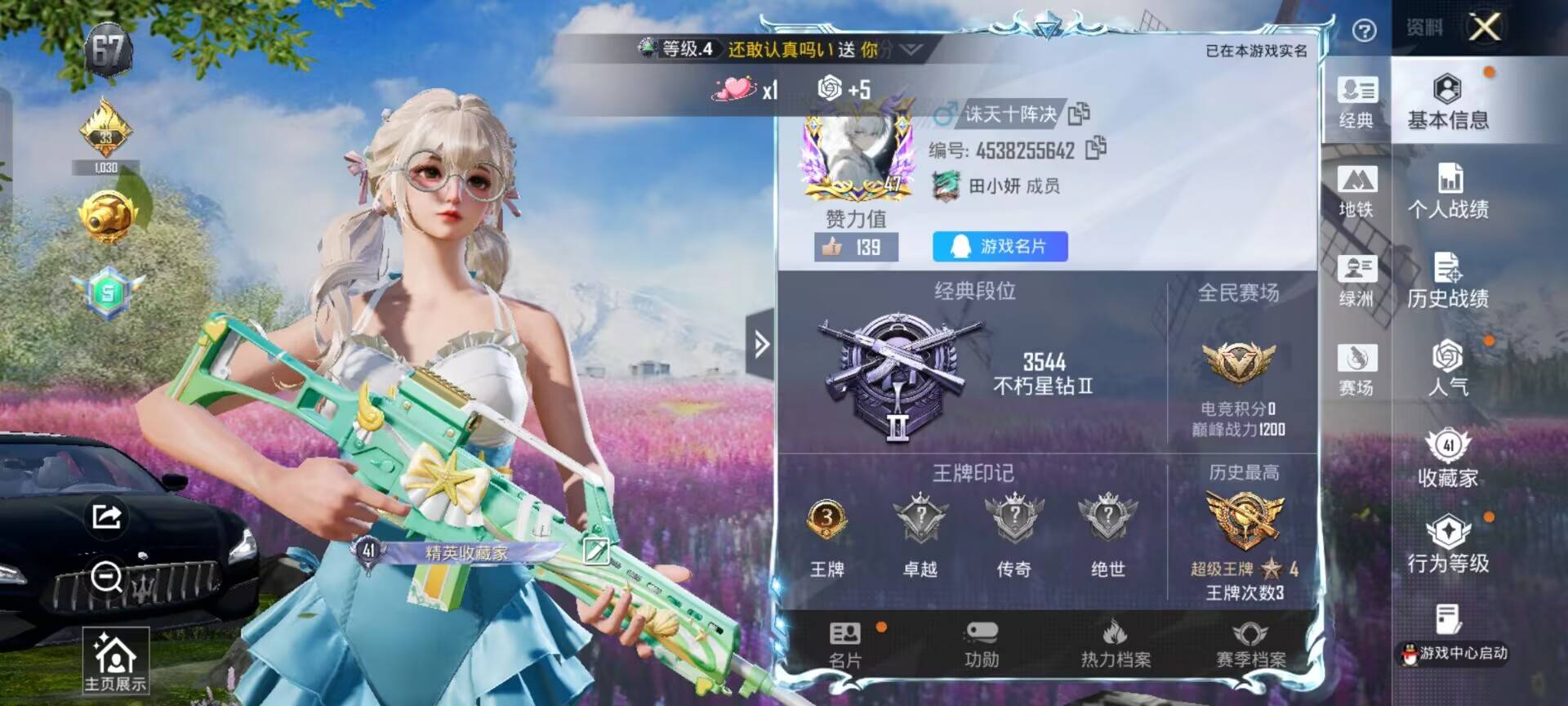View the 行为等级 behavior level

click(1447, 546)
